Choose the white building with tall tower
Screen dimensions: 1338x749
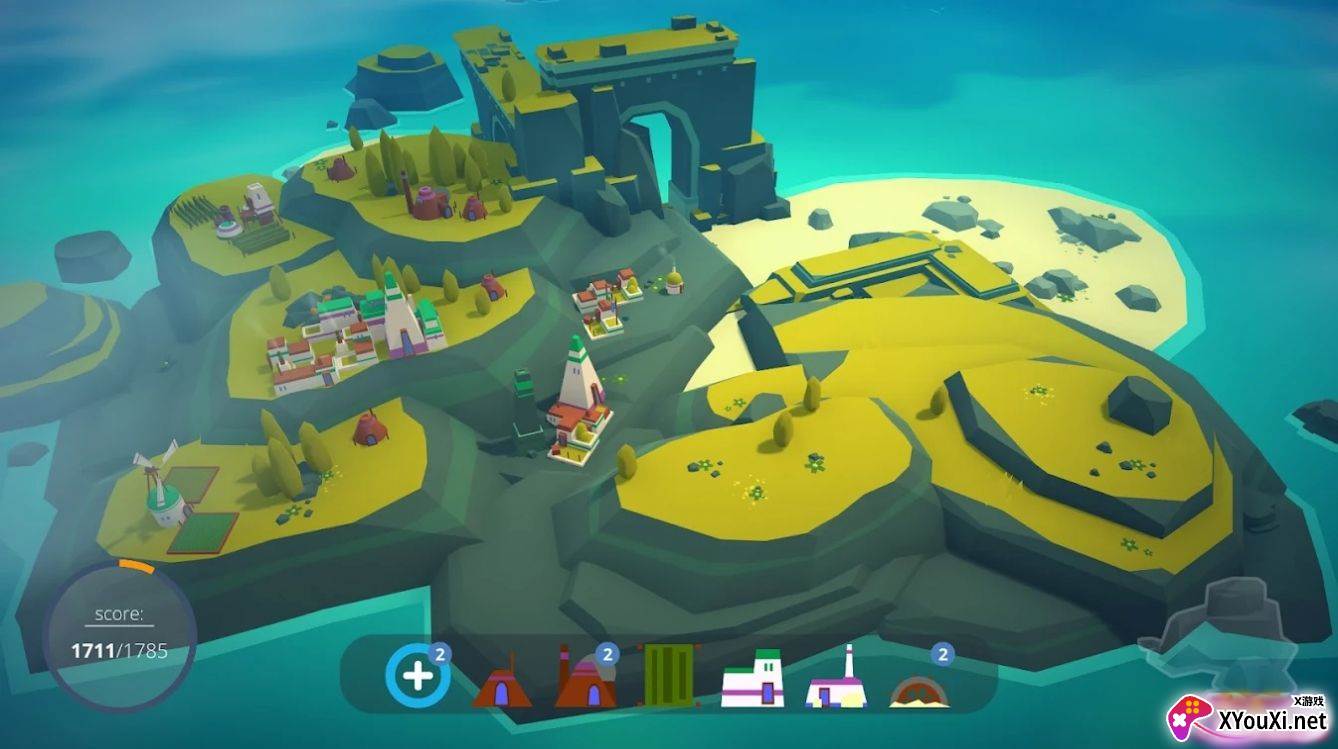tap(837, 680)
